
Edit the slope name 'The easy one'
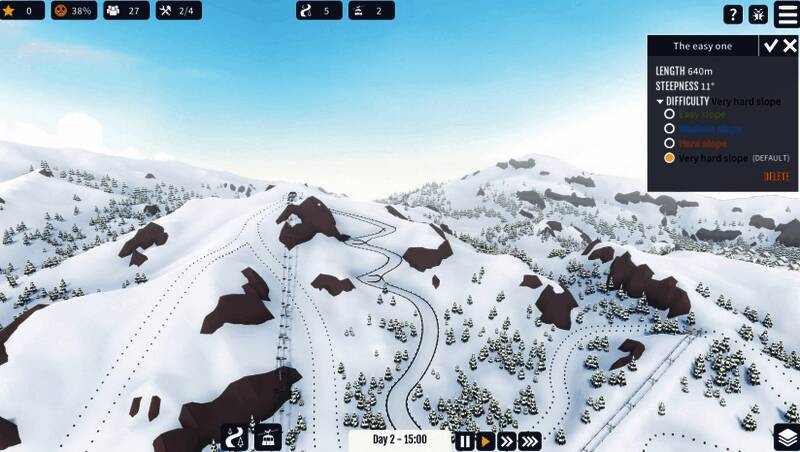pos(702,46)
